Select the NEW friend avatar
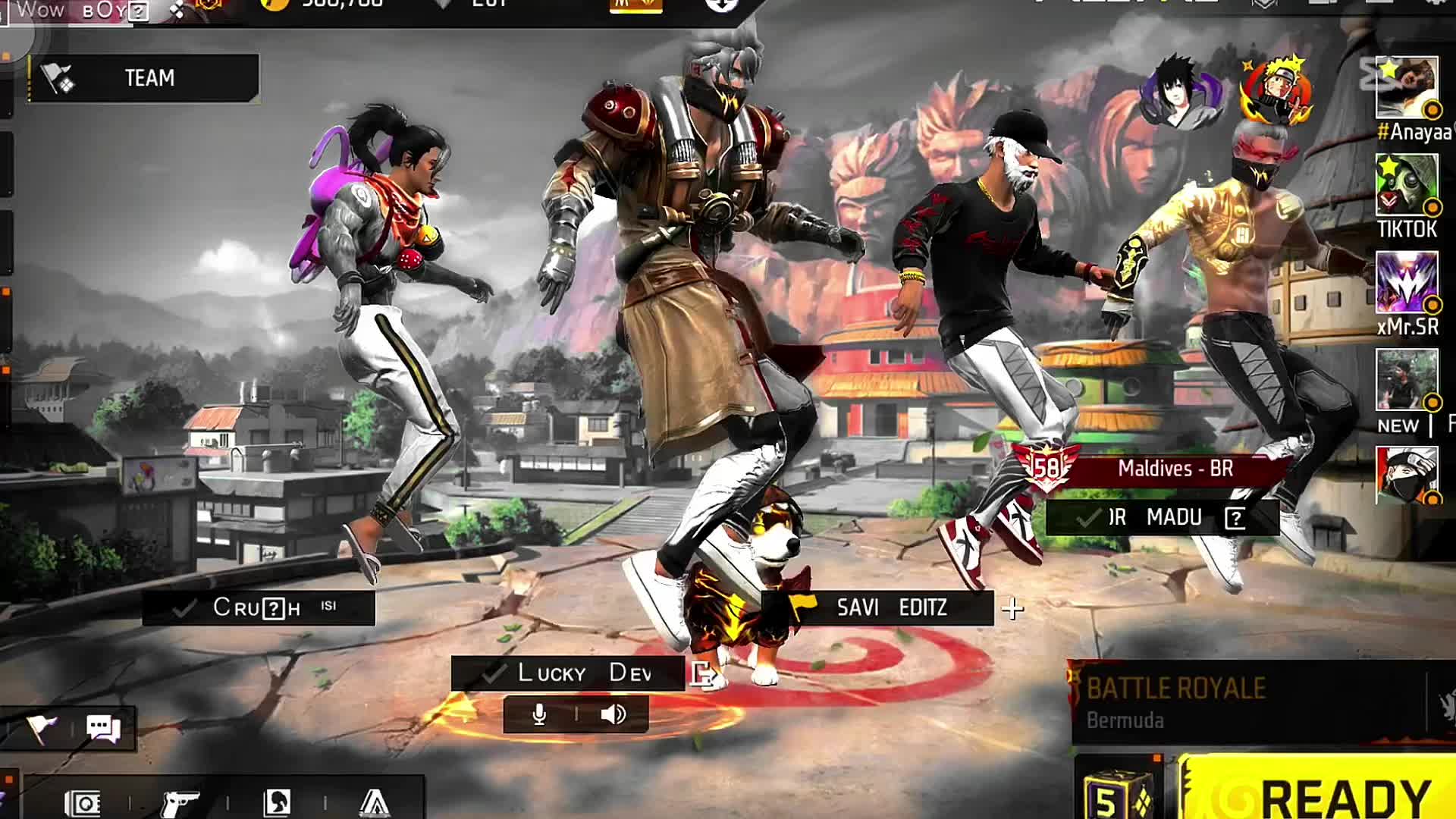 point(1407,380)
